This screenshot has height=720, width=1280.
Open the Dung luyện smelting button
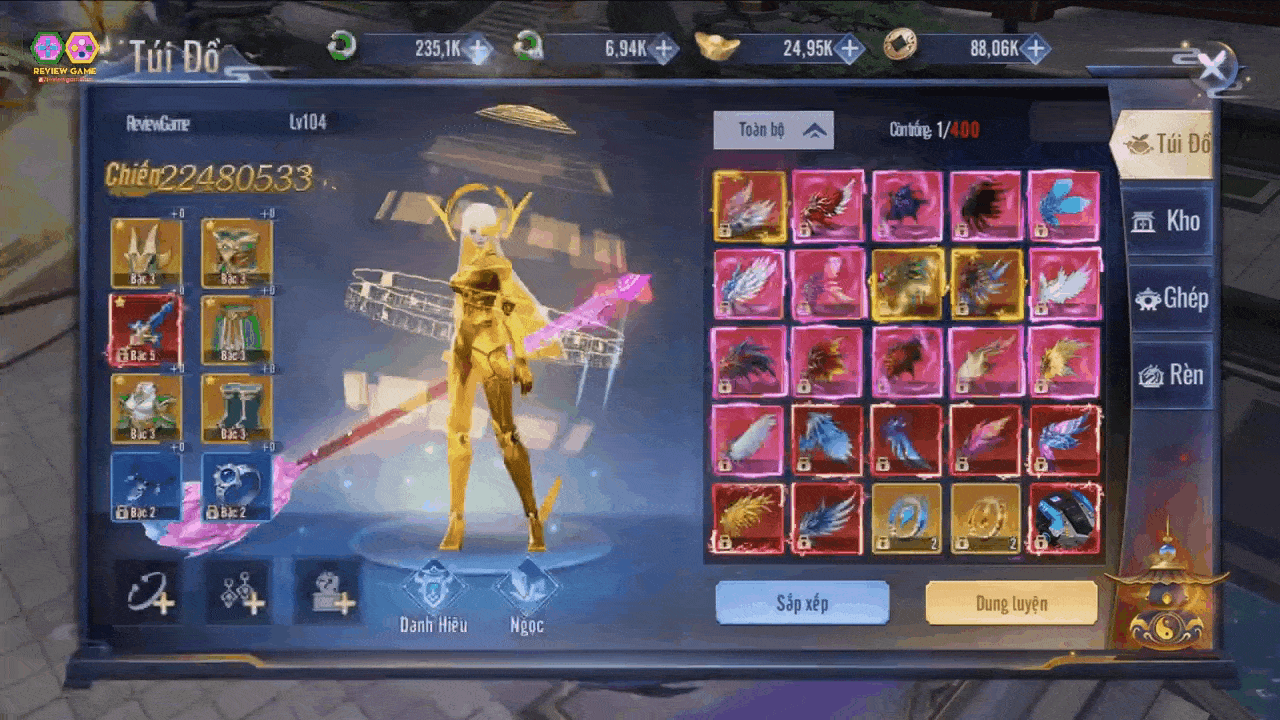click(1011, 603)
